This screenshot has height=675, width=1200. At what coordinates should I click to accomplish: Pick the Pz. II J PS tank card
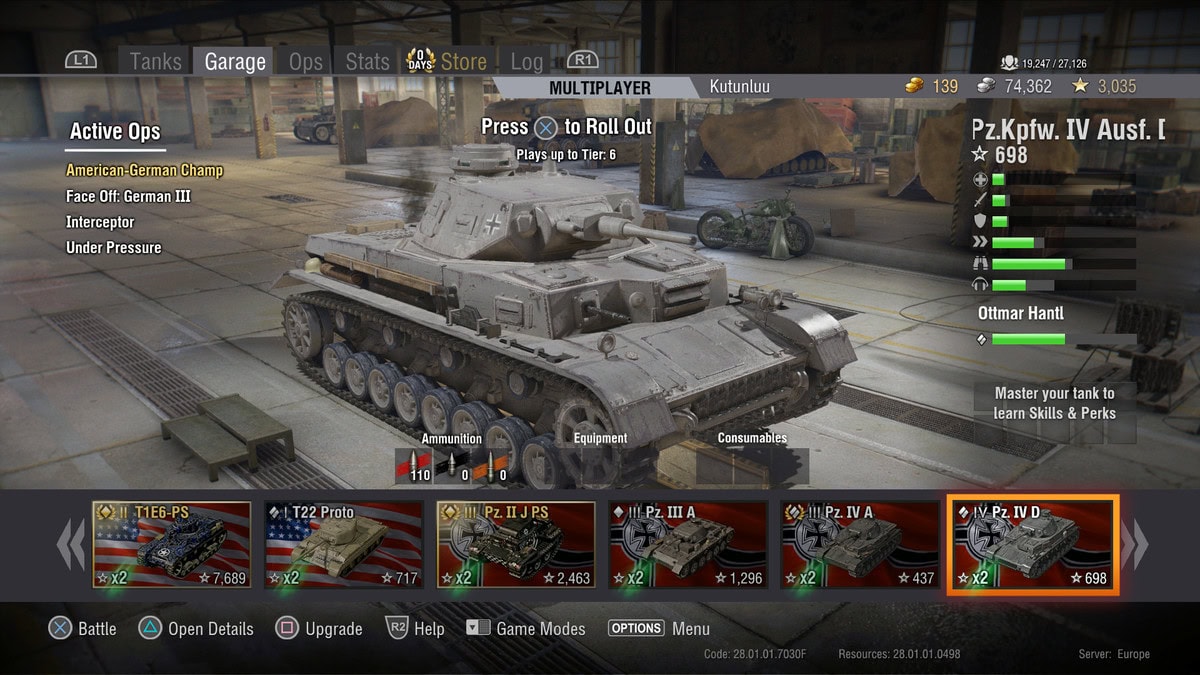pos(516,546)
